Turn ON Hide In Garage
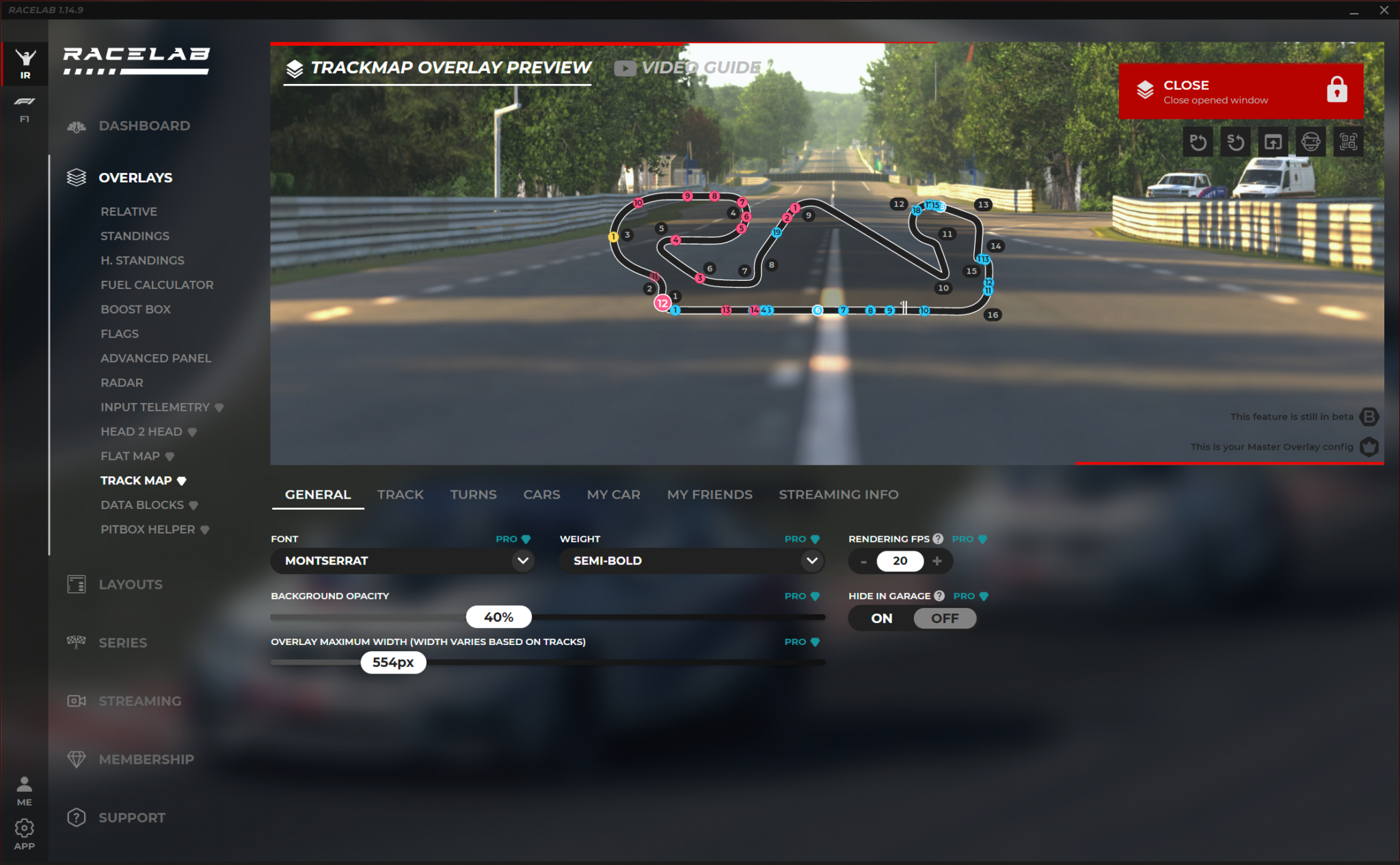The width and height of the screenshot is (1400, 865). [880, 618]
